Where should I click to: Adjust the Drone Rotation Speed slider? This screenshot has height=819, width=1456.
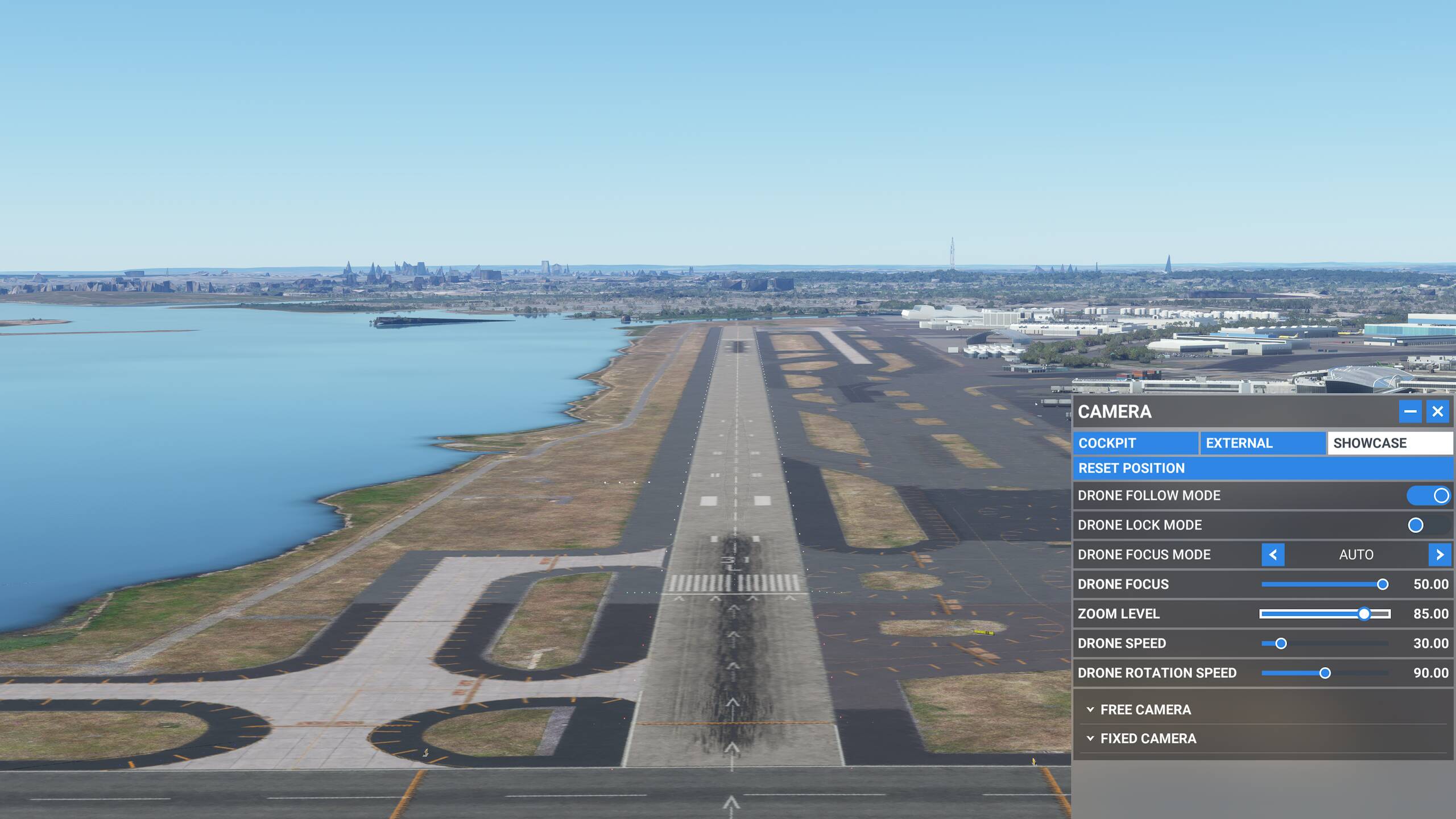(1325, 673)
